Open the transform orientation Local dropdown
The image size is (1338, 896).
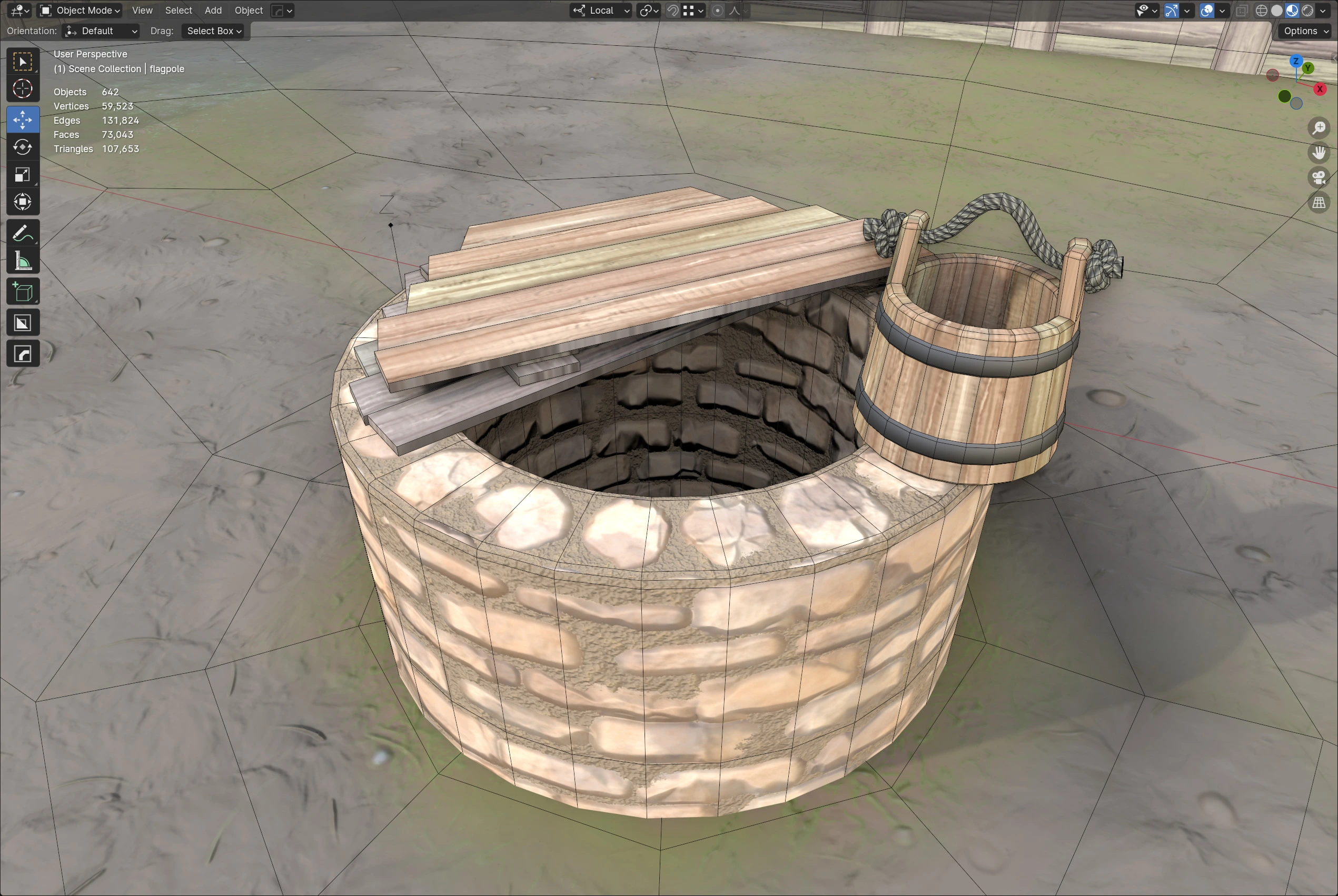click(600, 11)
